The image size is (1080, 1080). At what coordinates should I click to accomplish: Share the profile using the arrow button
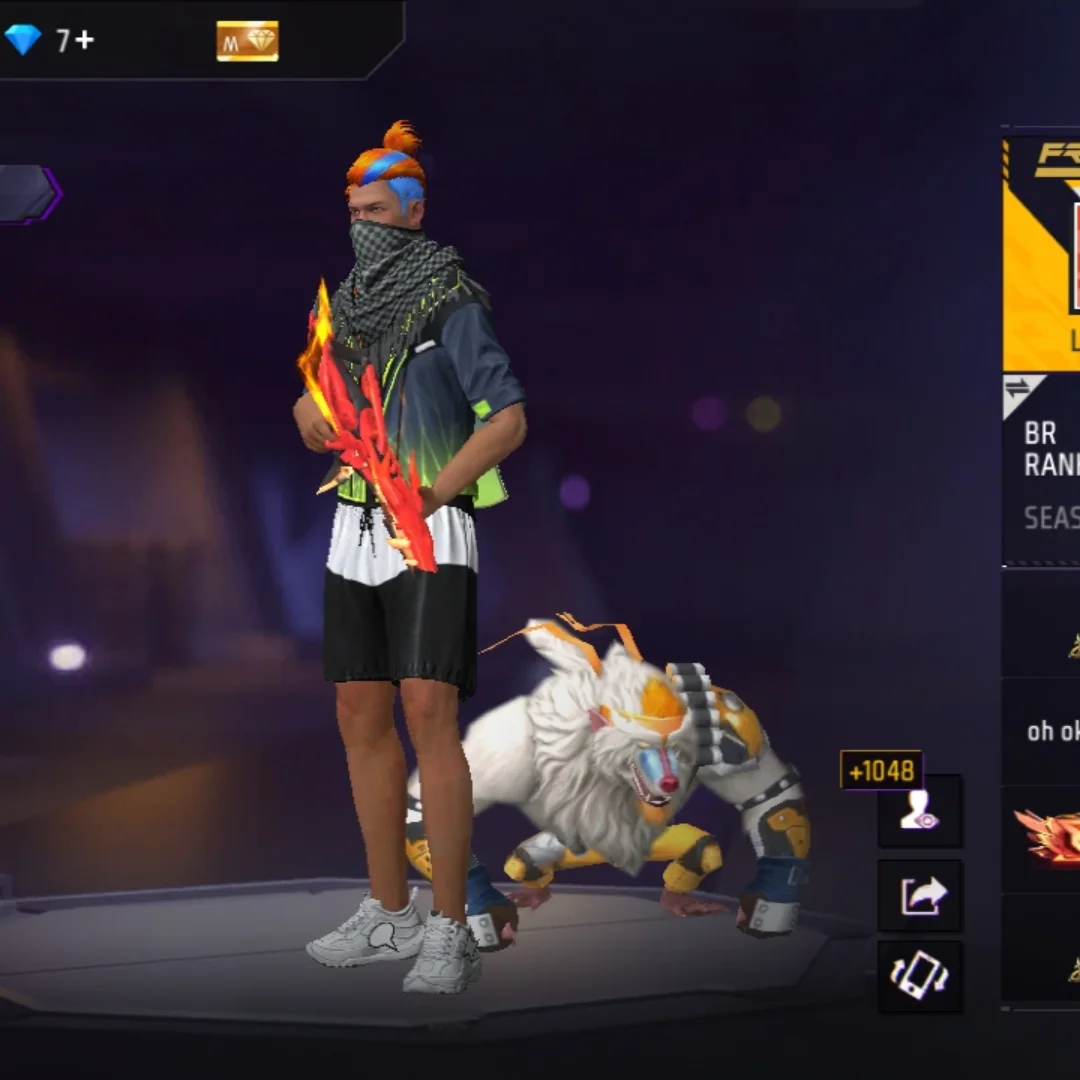[920, 895]
